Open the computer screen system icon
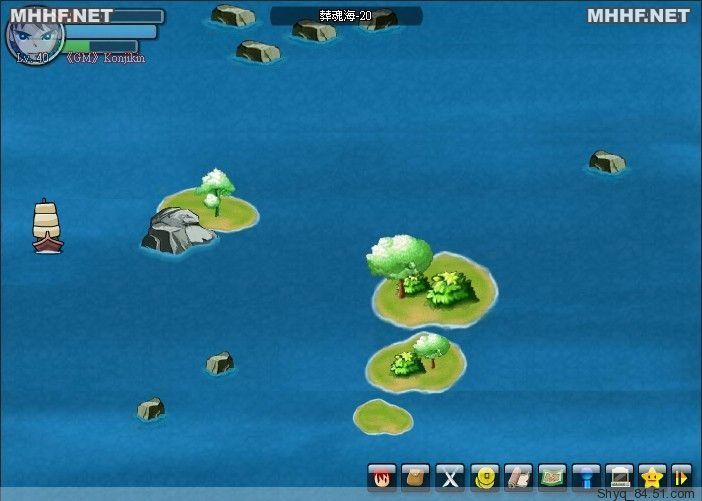Viewport: 702px width, 501px height. click(620, 476)
